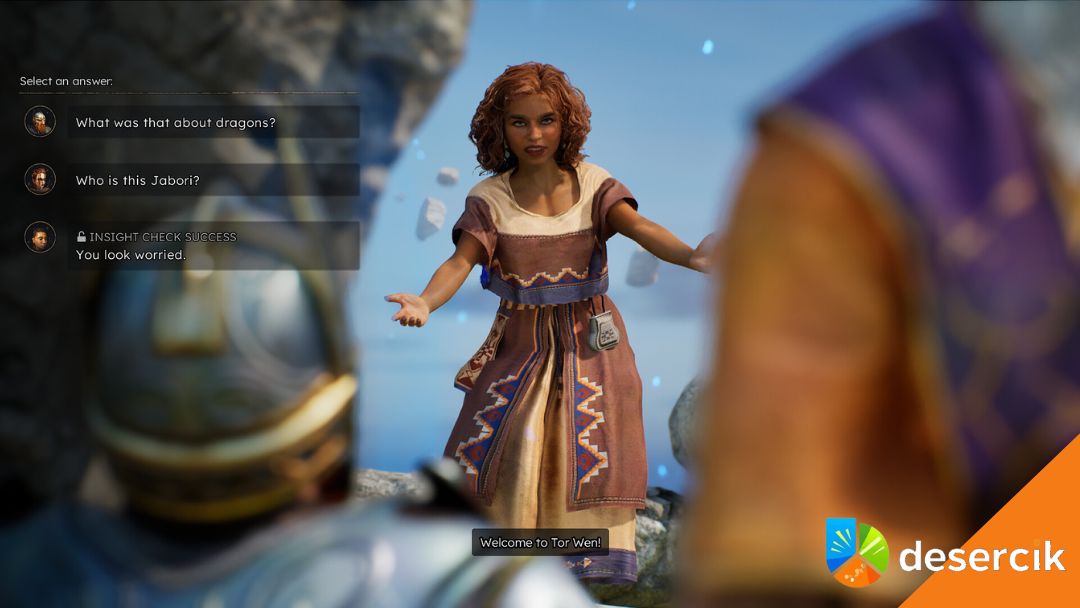The image size is (1080, 608).
Task: Ask "What was that about dragons?"
Action: [x=214, y=123]
